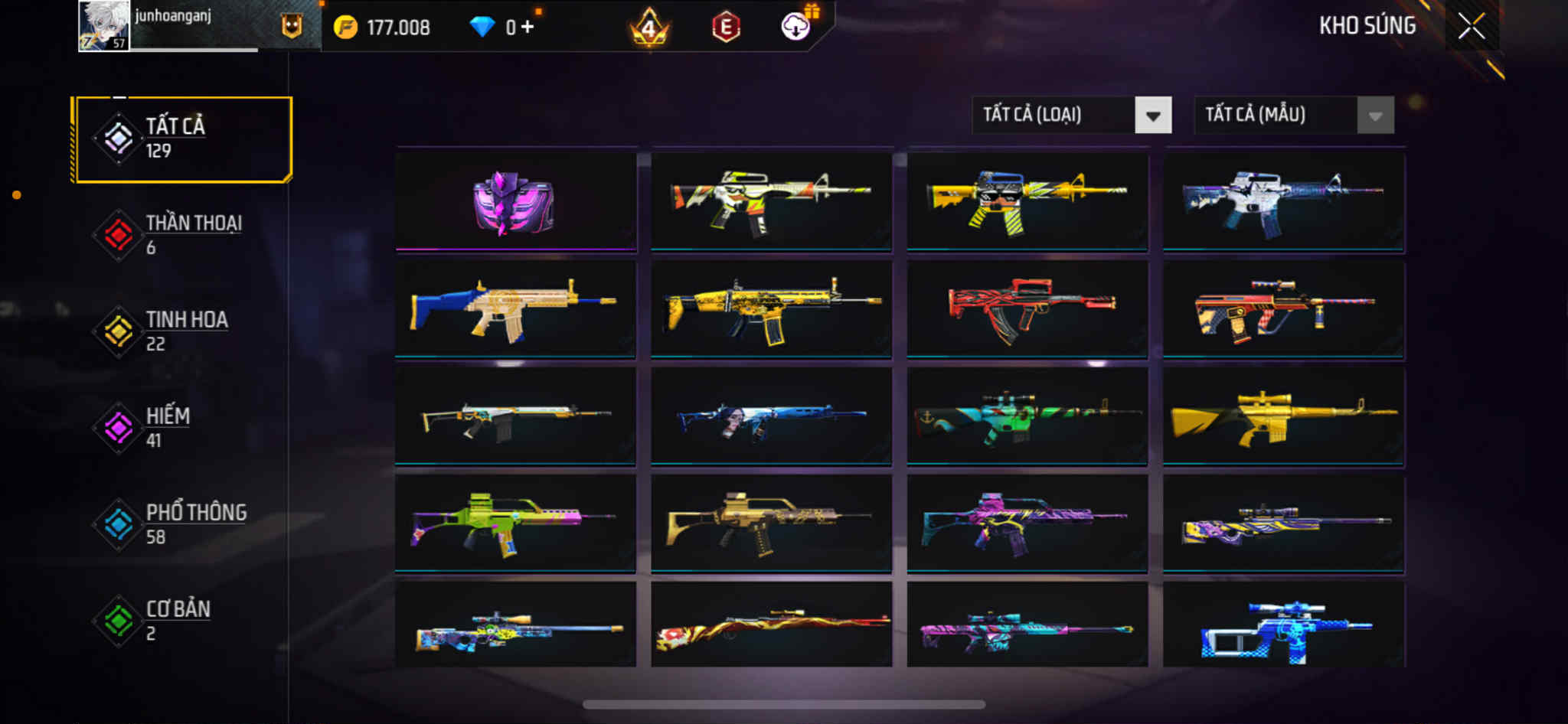Viewport: 1568px width, 724px height.
Task: Open the Tinh Hoa rarity tab
Action: tap(182, 331)
